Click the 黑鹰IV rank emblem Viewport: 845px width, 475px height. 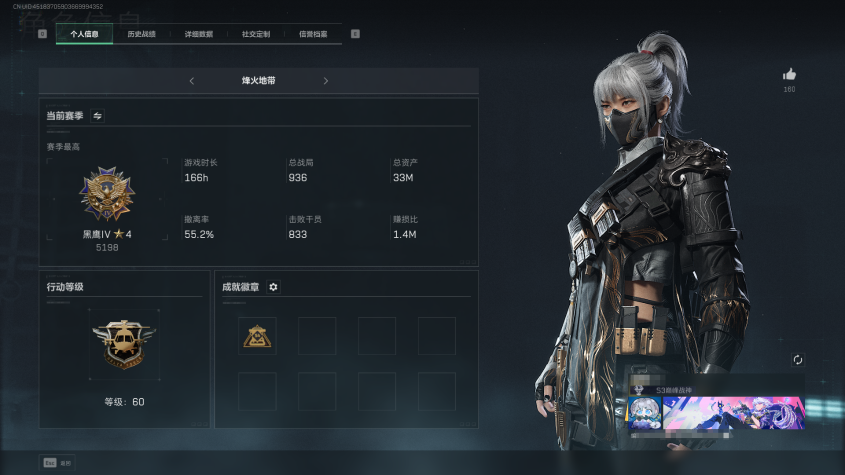pos(107,195)
